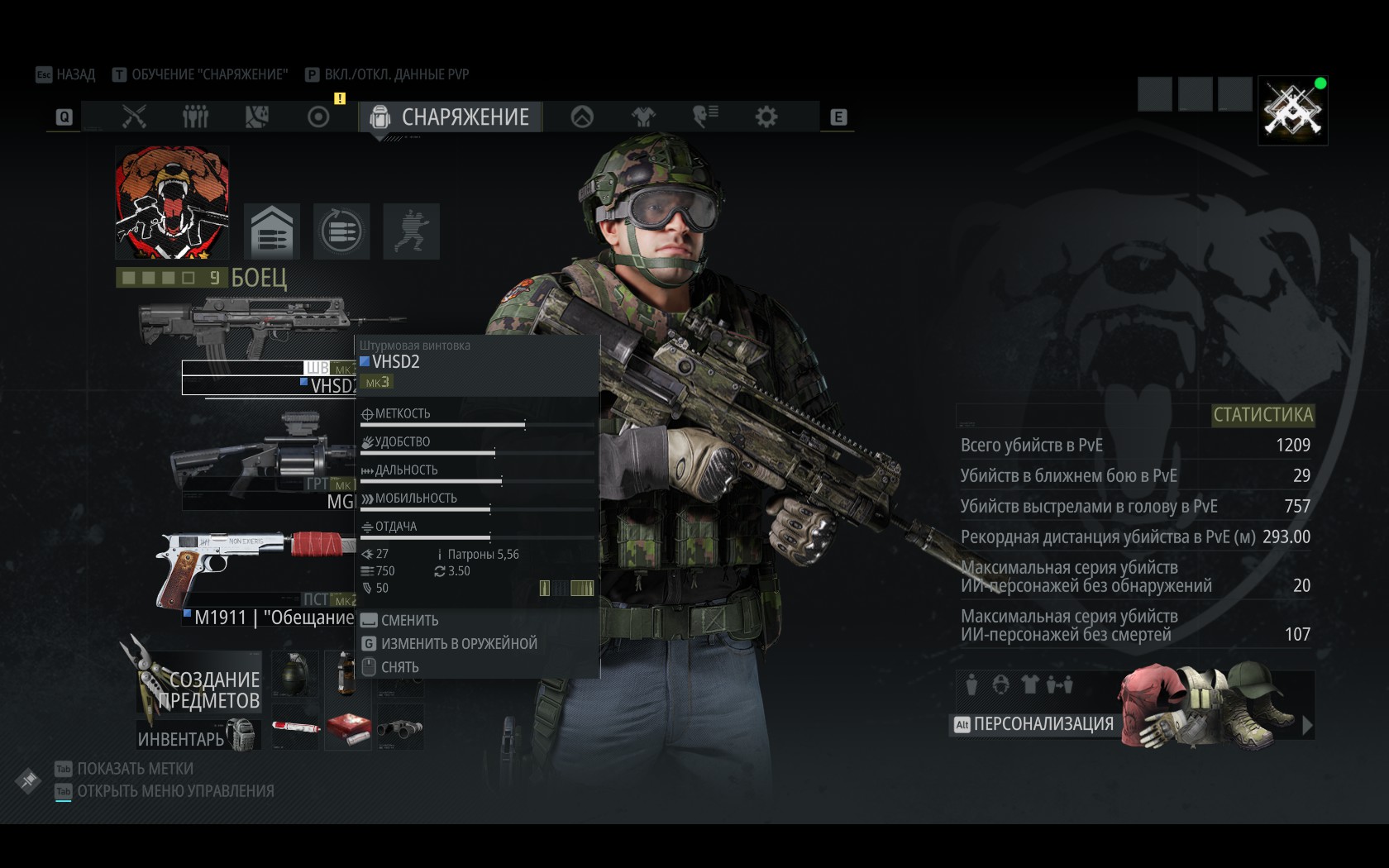The image size is (1389, 868).
Task: Open the squad members tab
Action: (x=195, y=117)
